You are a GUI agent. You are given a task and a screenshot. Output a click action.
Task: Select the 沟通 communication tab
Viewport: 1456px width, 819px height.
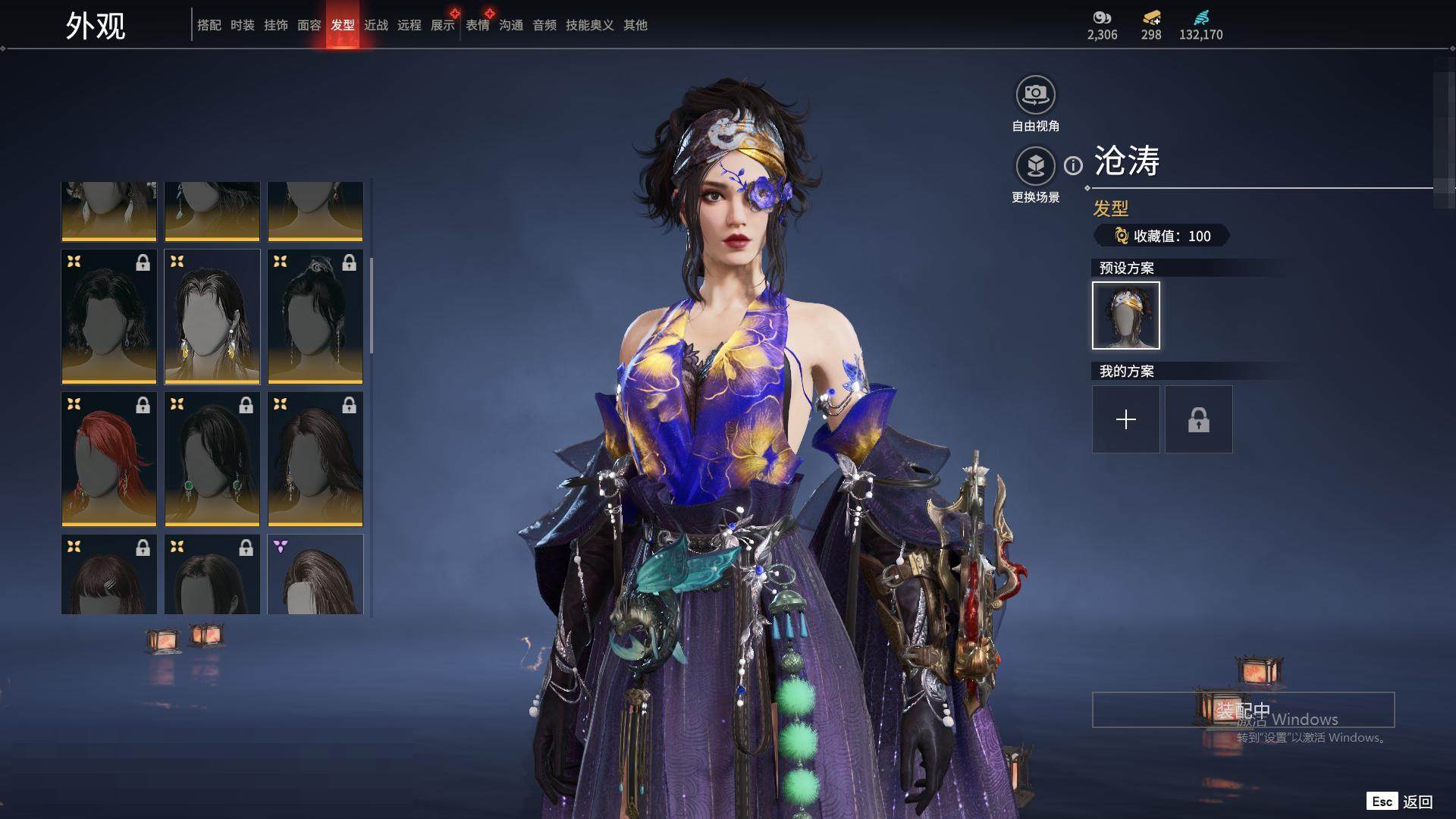(510, 25)
